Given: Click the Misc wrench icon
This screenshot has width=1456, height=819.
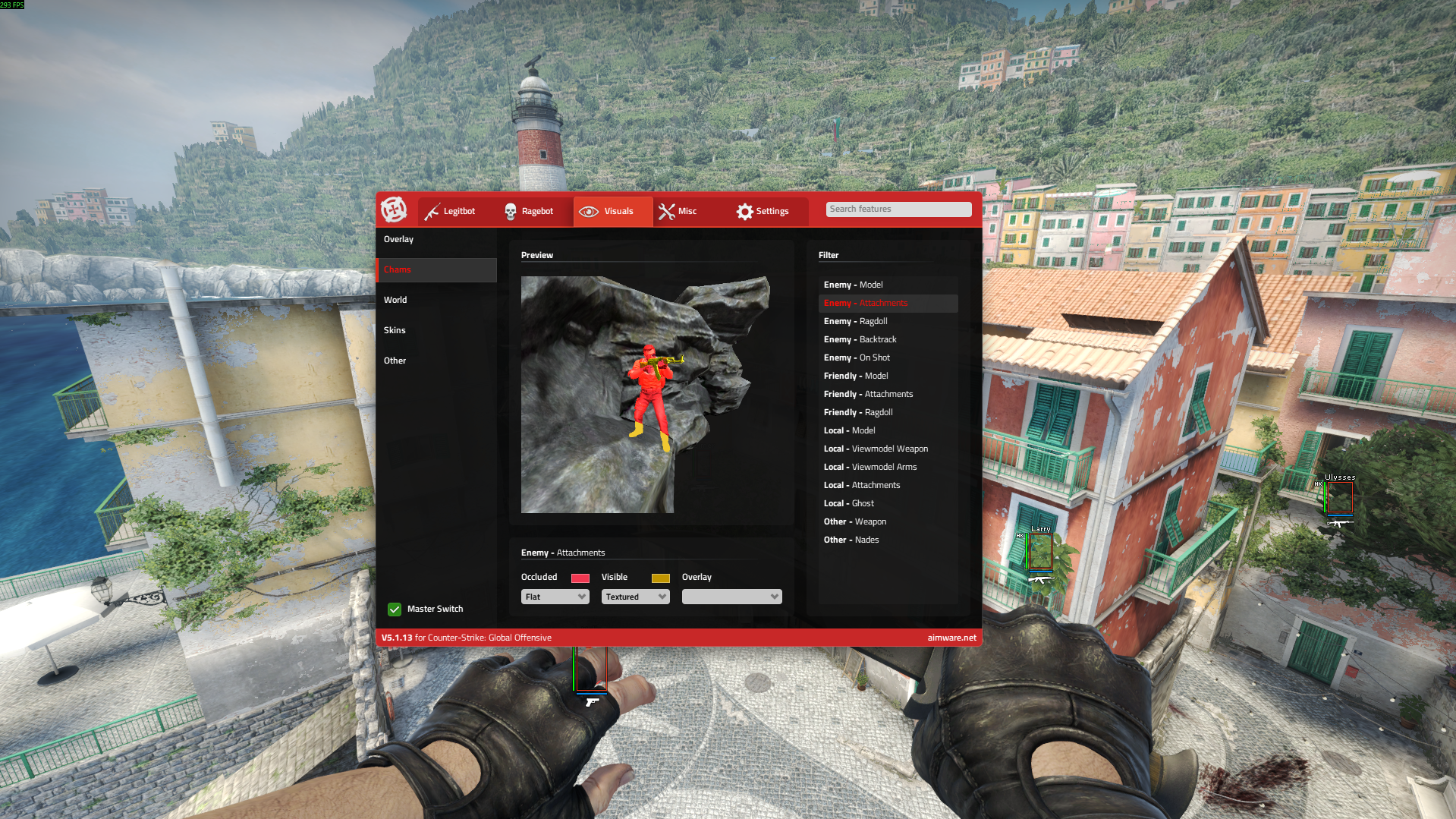Looking at the screenshot, I should point(668,211).
